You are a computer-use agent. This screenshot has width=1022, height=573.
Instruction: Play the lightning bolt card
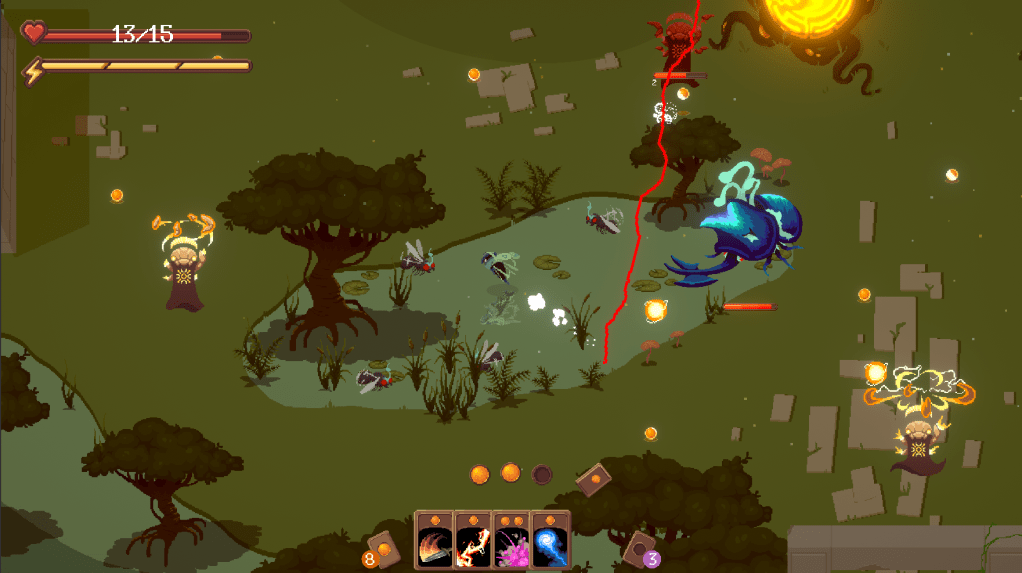tap(472, 542)
